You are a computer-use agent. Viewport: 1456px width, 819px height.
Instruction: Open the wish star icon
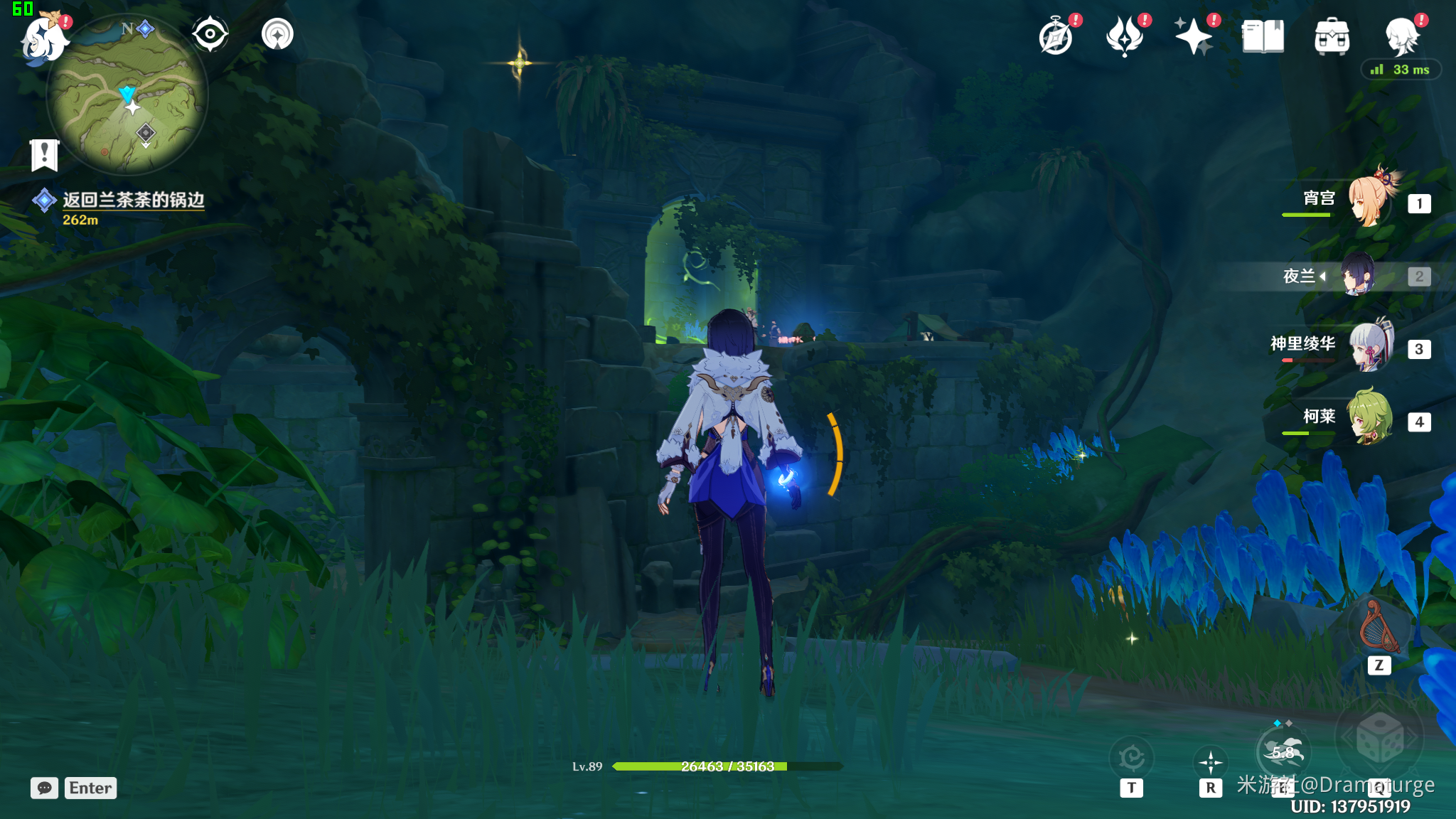point(1194,36)
